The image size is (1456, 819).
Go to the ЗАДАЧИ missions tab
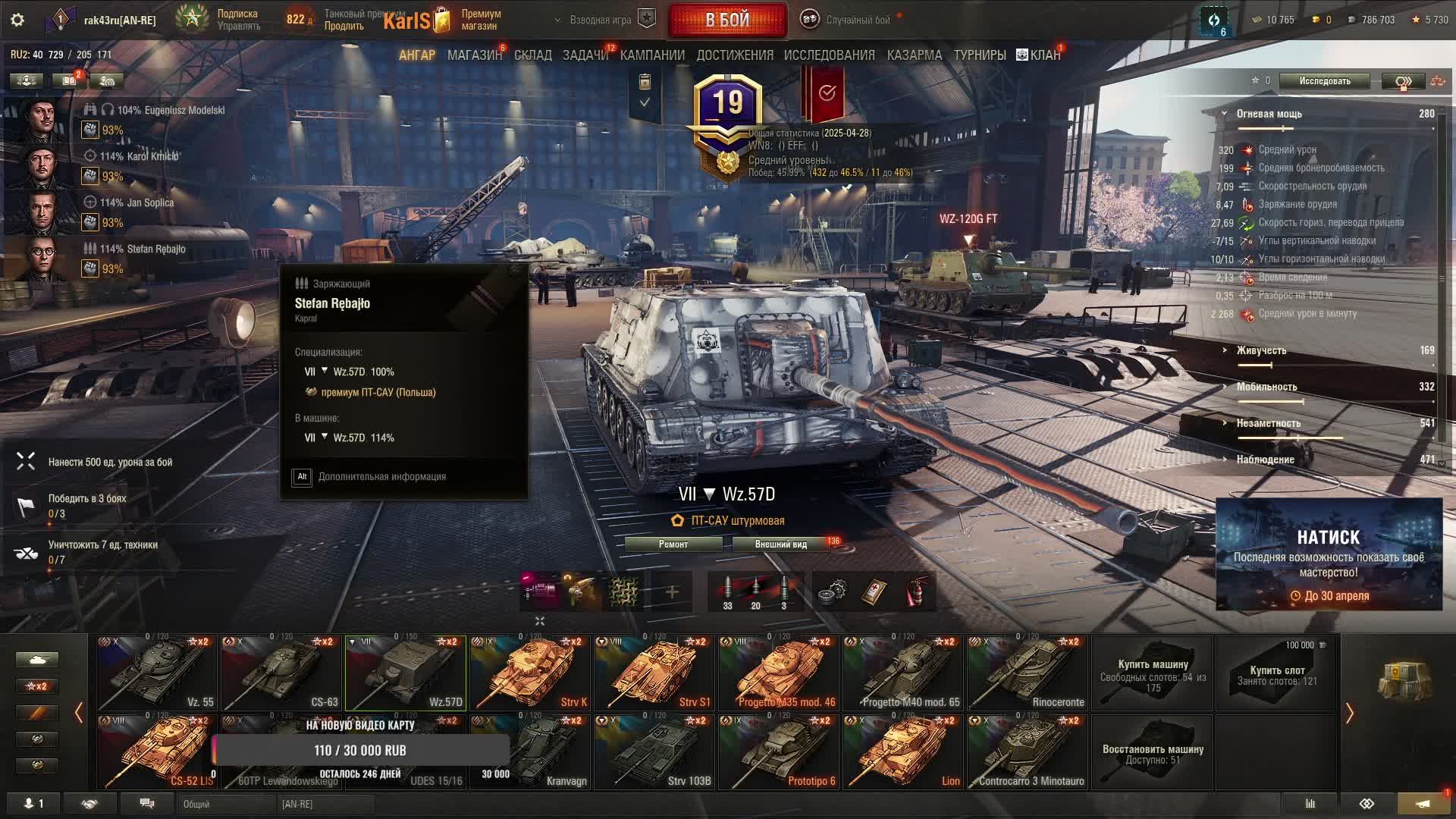click(x=585, y=55)
